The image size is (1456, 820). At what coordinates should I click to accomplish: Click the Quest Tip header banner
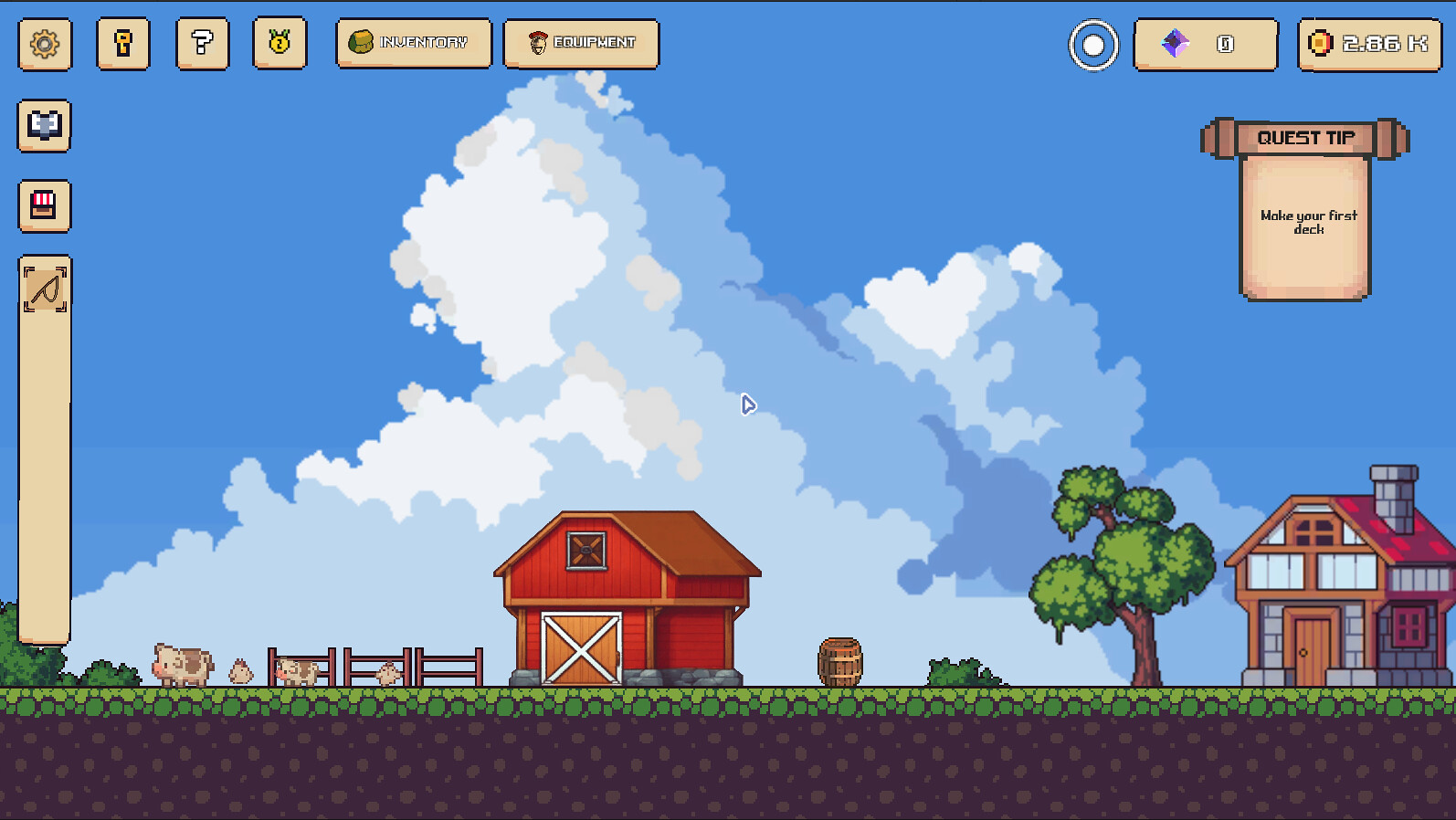pos(1304,138)
